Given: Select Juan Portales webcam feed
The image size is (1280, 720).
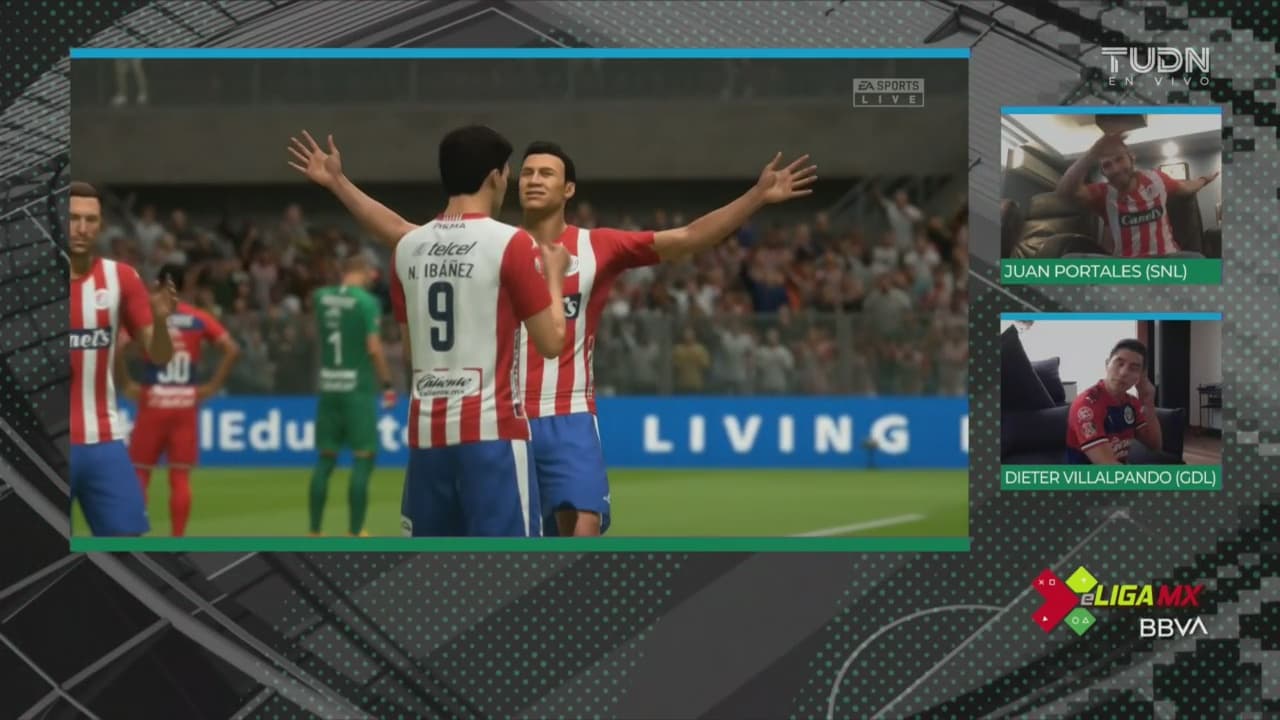Looking at the screenshot, I should pyautogui.click(x=1110, y=186).
